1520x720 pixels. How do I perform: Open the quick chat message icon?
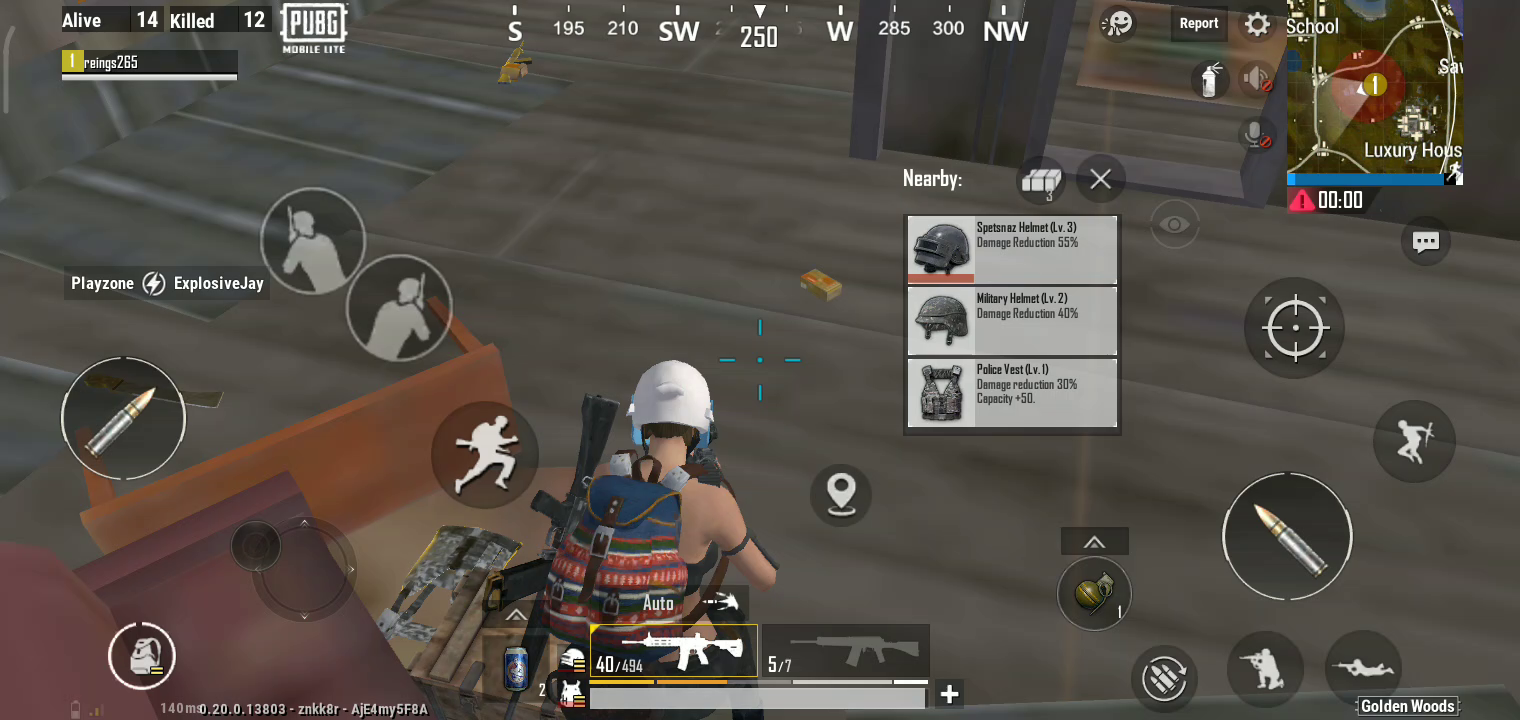pos(1426,241)
